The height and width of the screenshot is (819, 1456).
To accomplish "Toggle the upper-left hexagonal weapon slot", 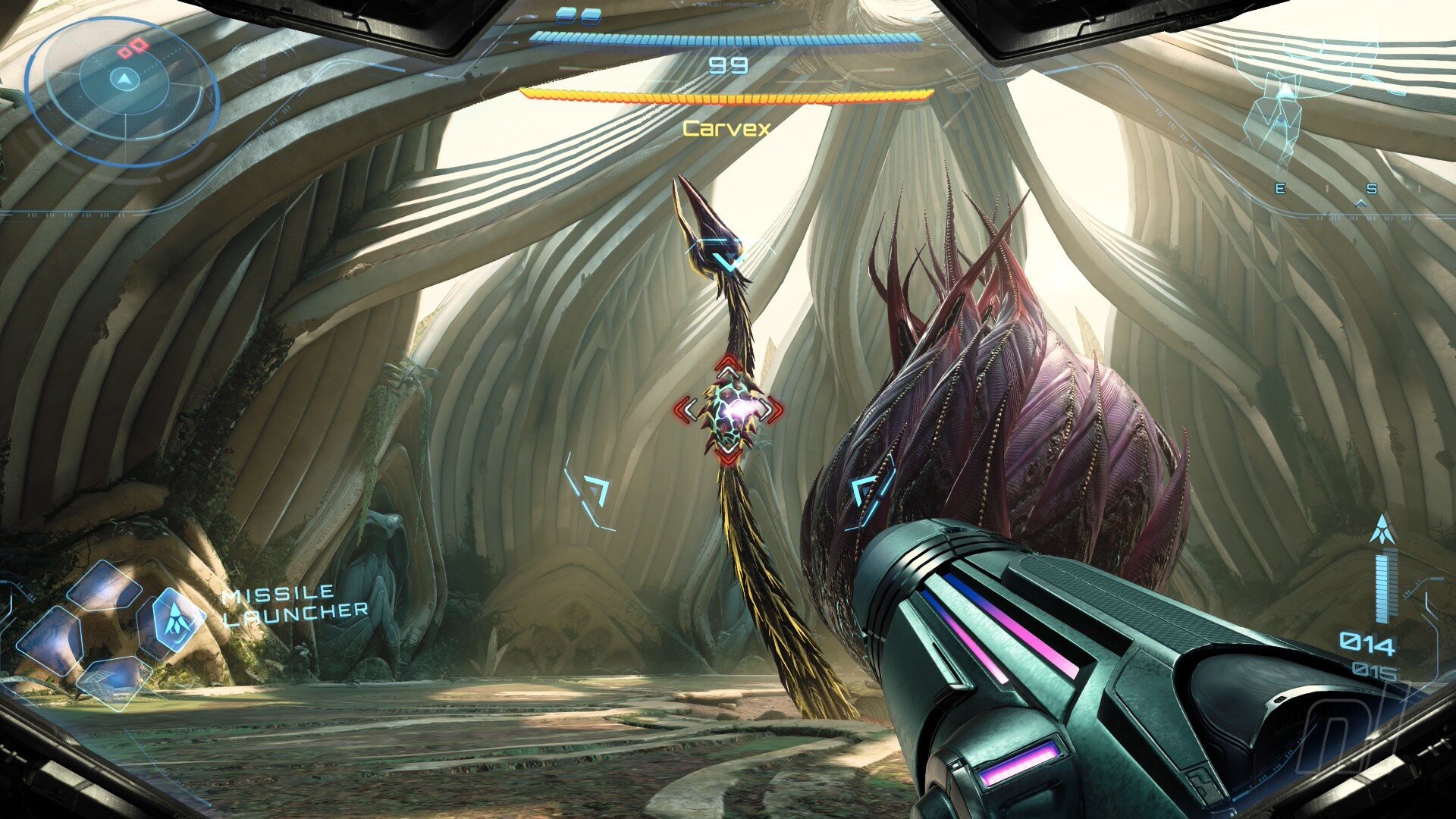I will (x=104, y=586).
